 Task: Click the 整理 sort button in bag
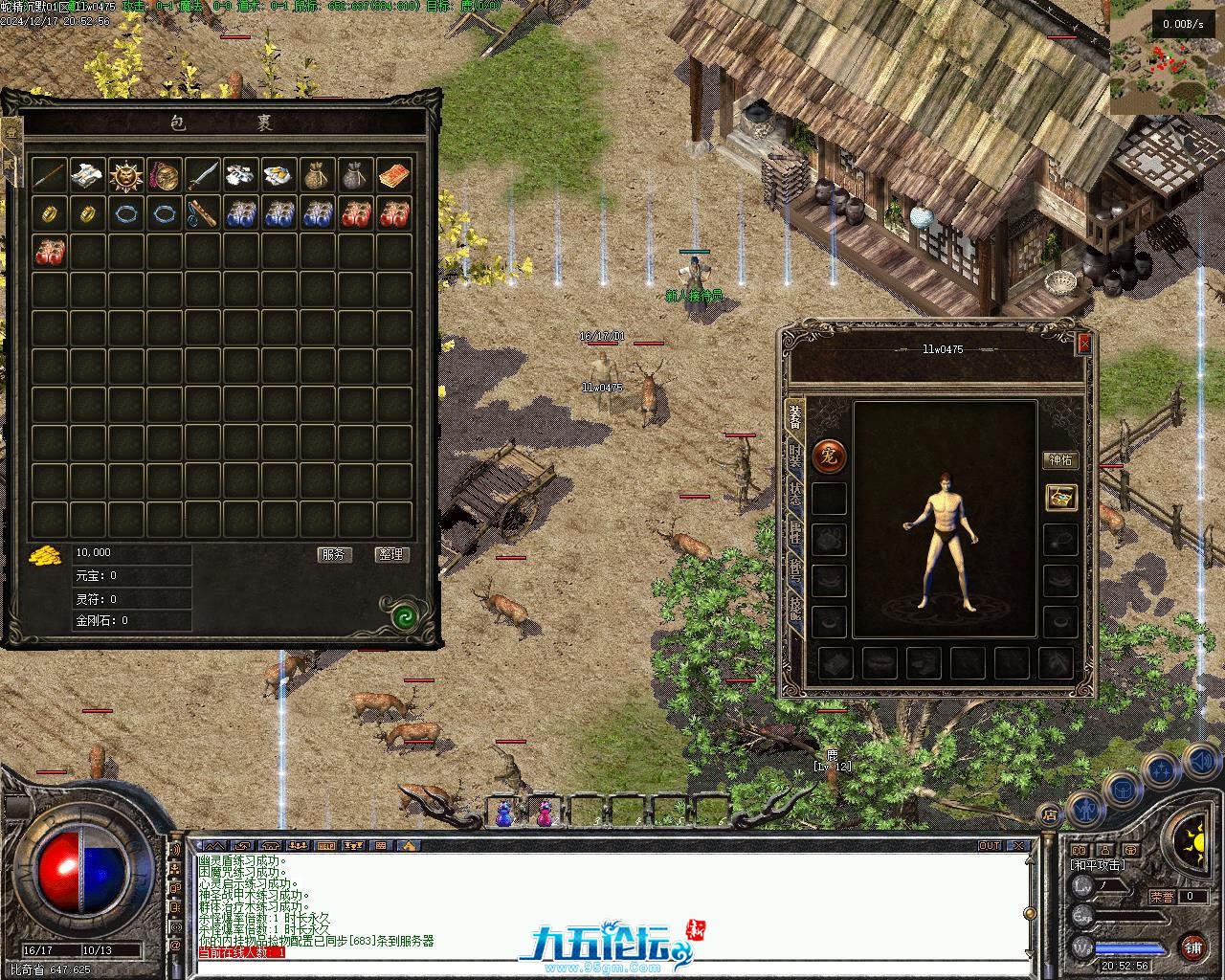pyautogui.click(x=391, y=554)
